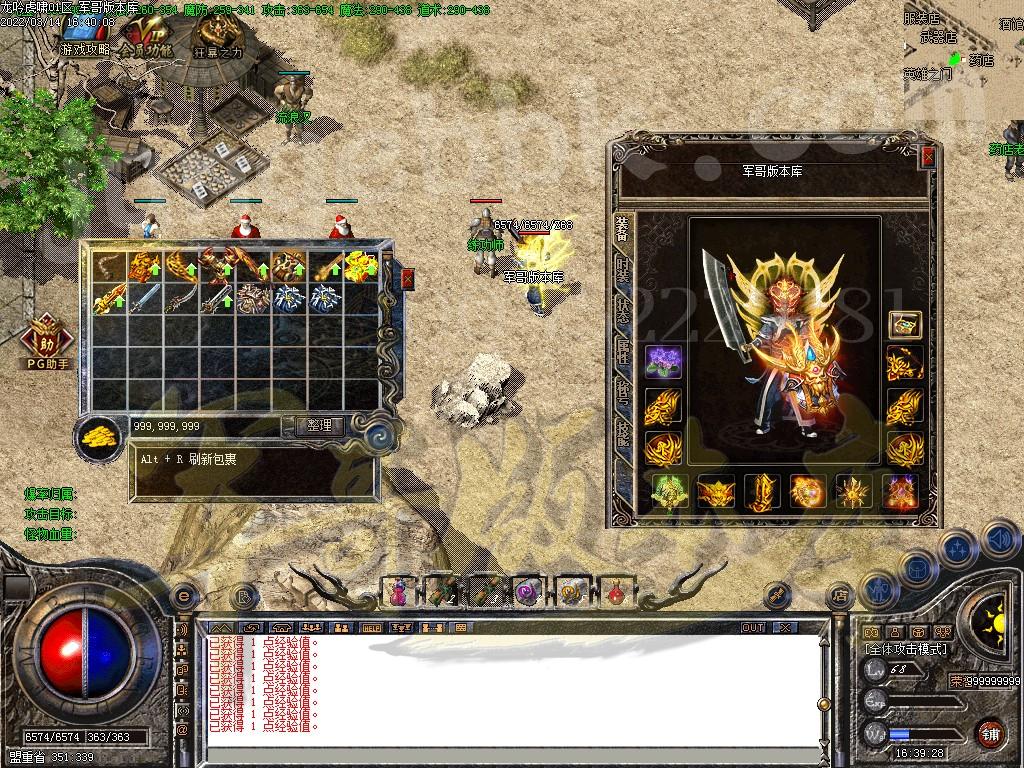Open the 游戏攻略 game guide icon
The width and height of the screenshot is (1024, 768).
click(85, 39)
